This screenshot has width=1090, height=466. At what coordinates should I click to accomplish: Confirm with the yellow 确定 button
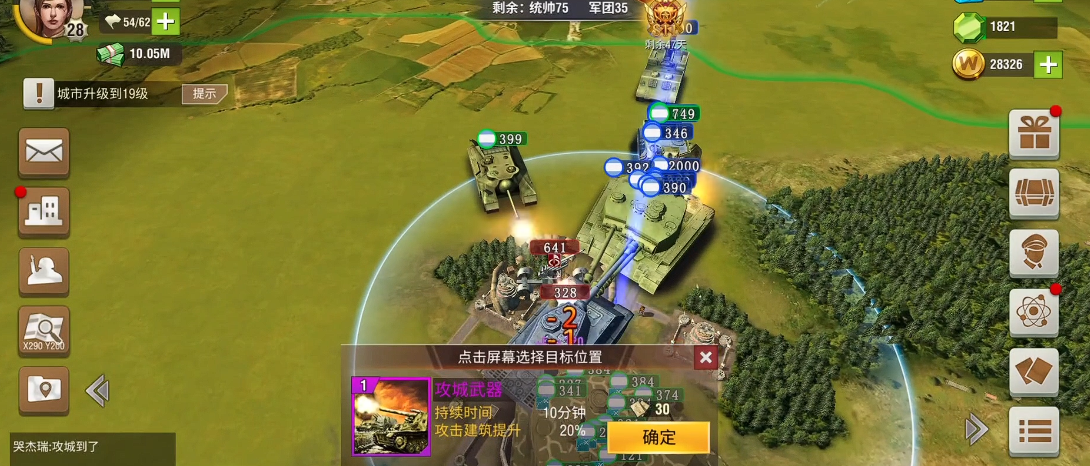point(659,437)
